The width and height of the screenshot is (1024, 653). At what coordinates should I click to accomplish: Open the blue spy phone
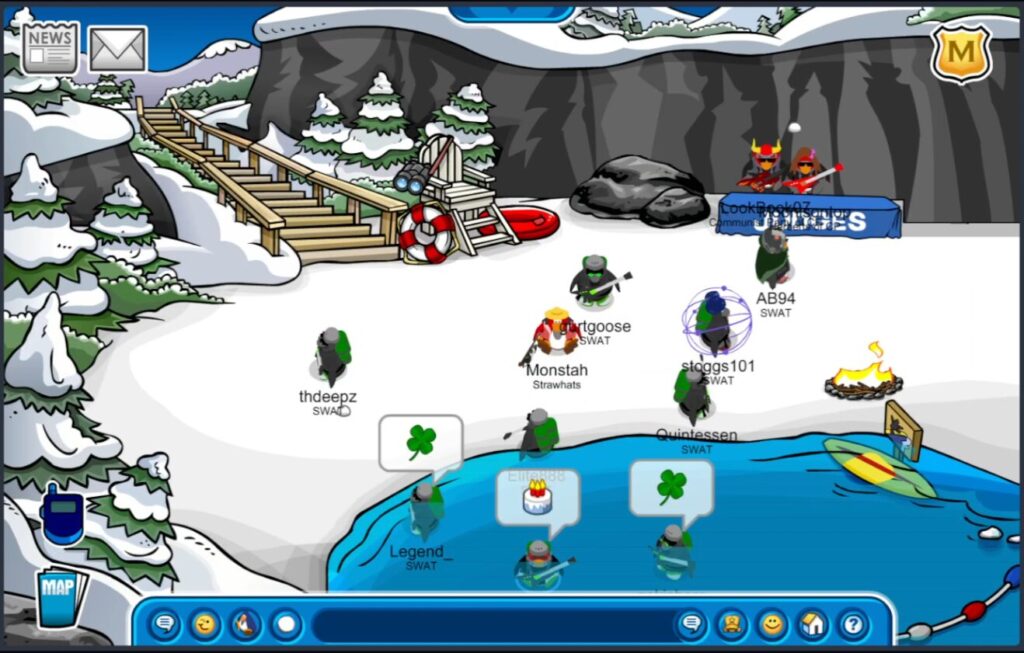[62, 513]
